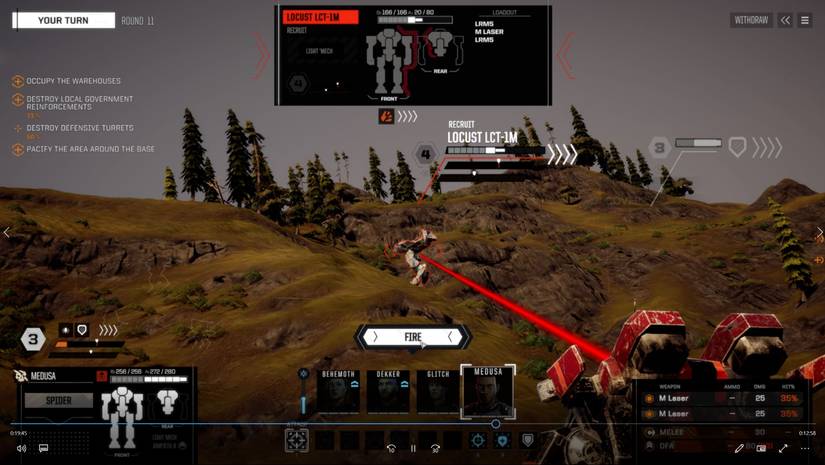Open the SPIDER mech info panel

pyautogui.click(x=58, y=400)
